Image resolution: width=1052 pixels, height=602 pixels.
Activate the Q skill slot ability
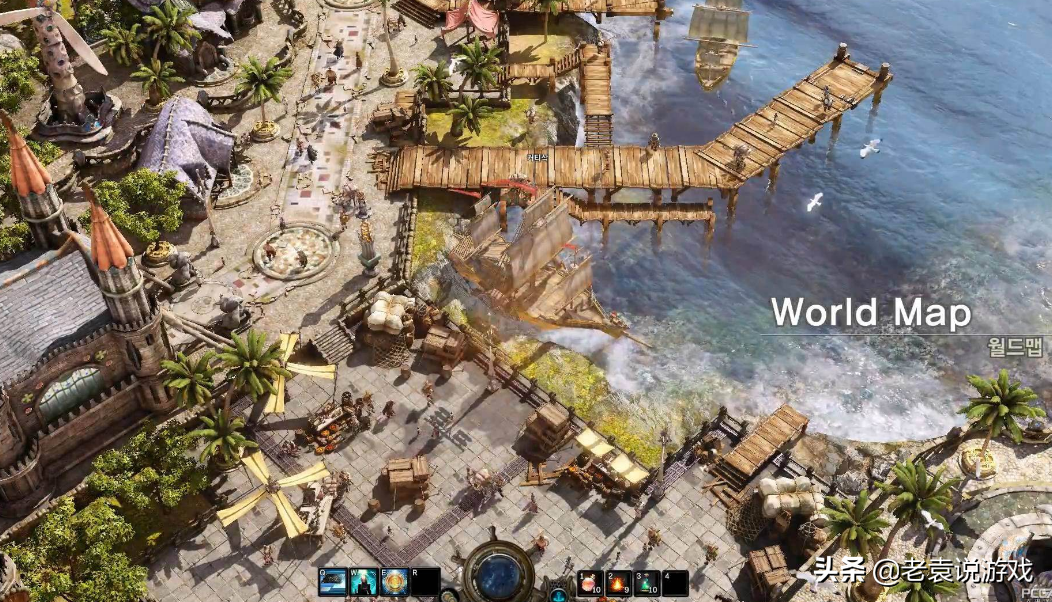pos(332,582)
